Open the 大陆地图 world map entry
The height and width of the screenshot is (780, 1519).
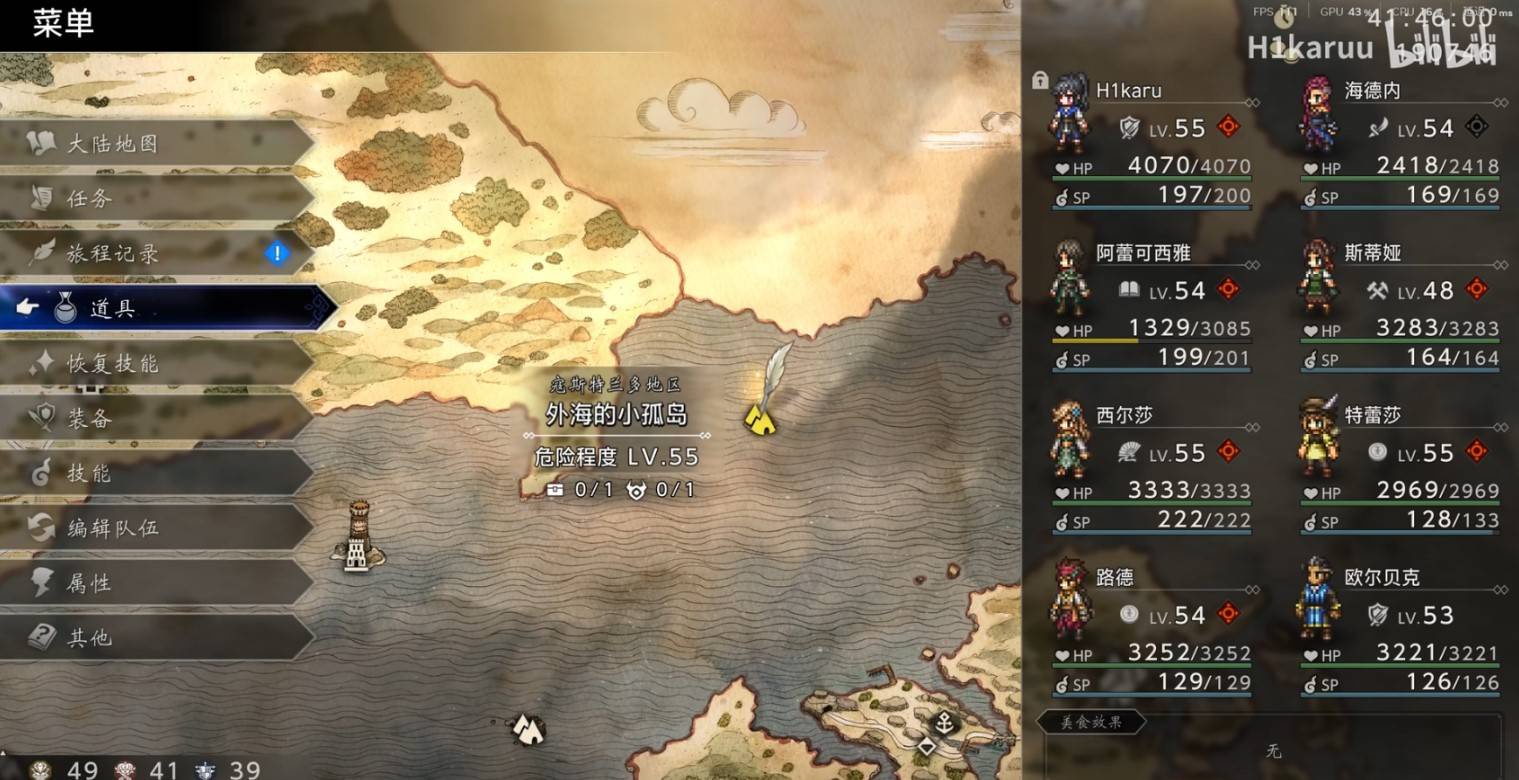pyautogui.click(x=112, y=144)
